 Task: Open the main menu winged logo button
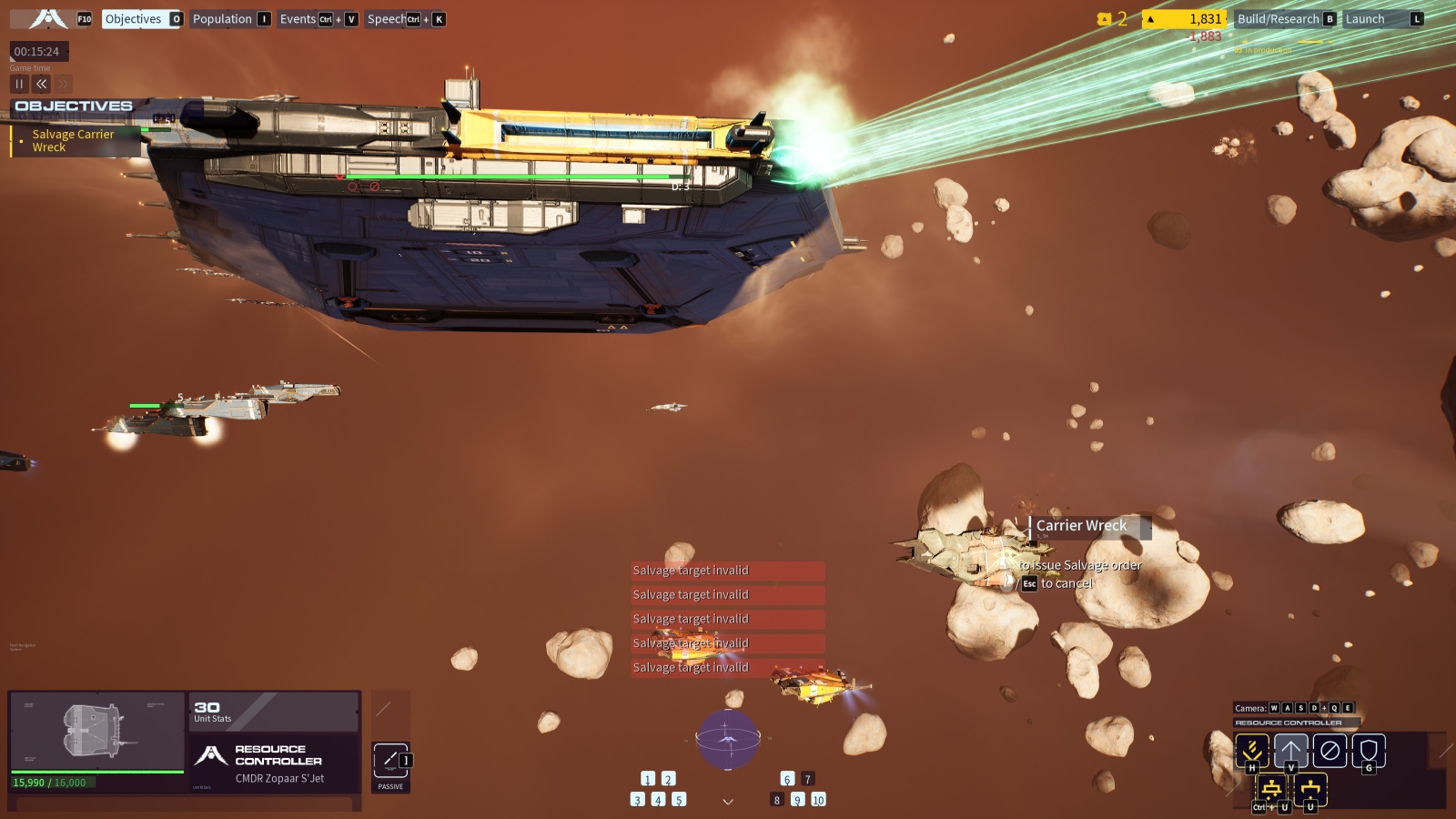48,19
